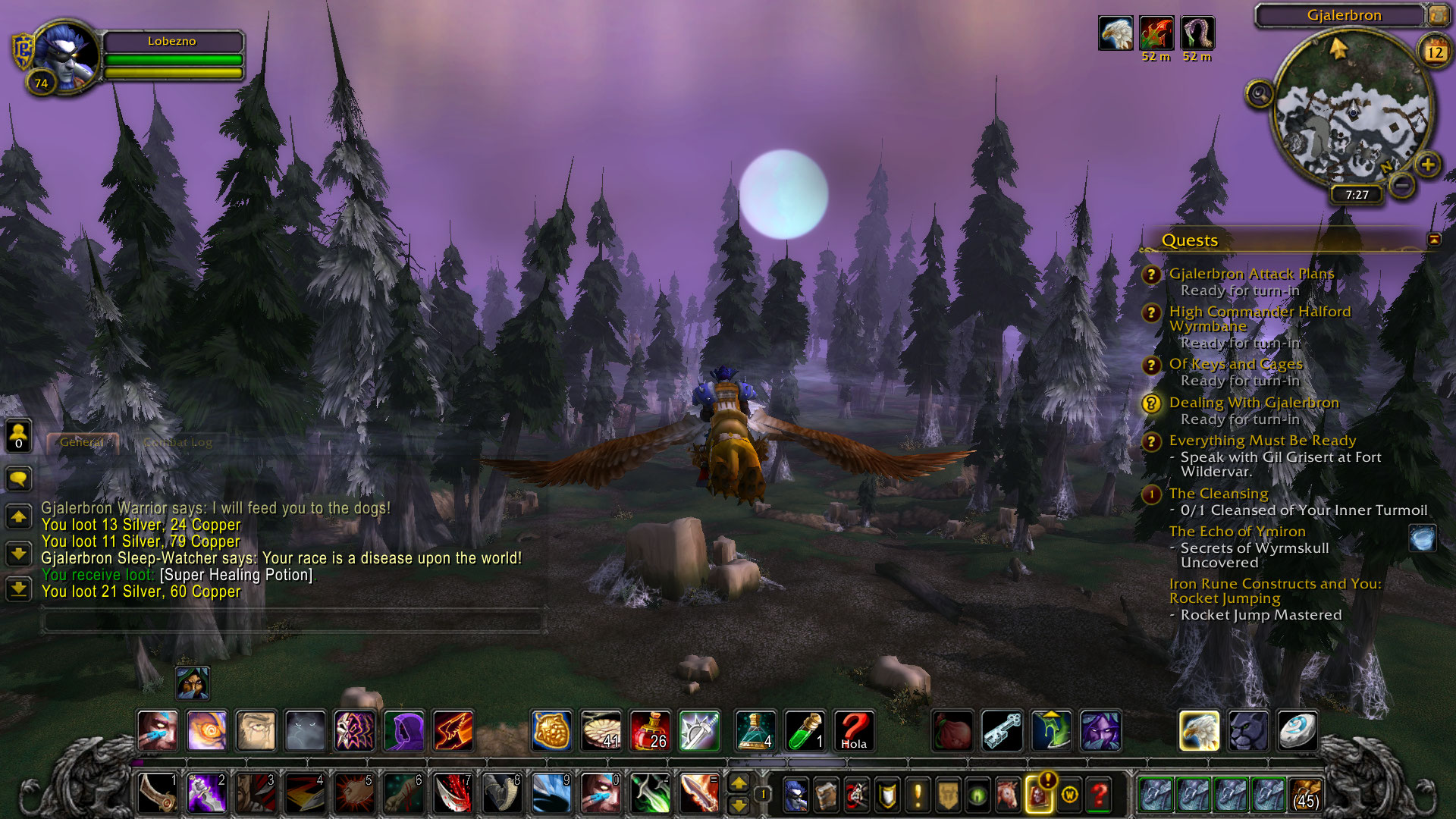This screenshot has height=819, width=1456.
Task: Switch to the General chat tab
Action: click(82, 442)
